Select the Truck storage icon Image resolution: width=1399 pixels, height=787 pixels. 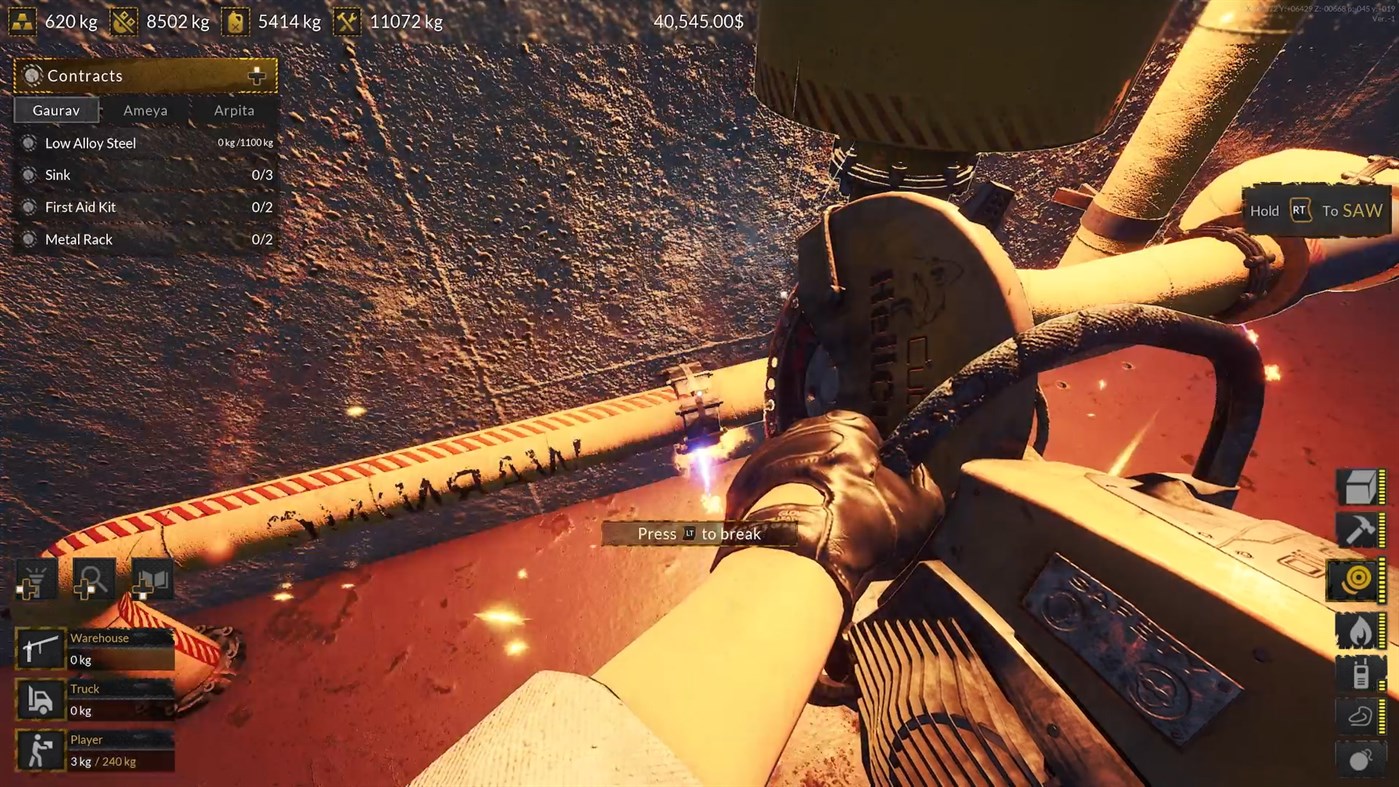40,700
